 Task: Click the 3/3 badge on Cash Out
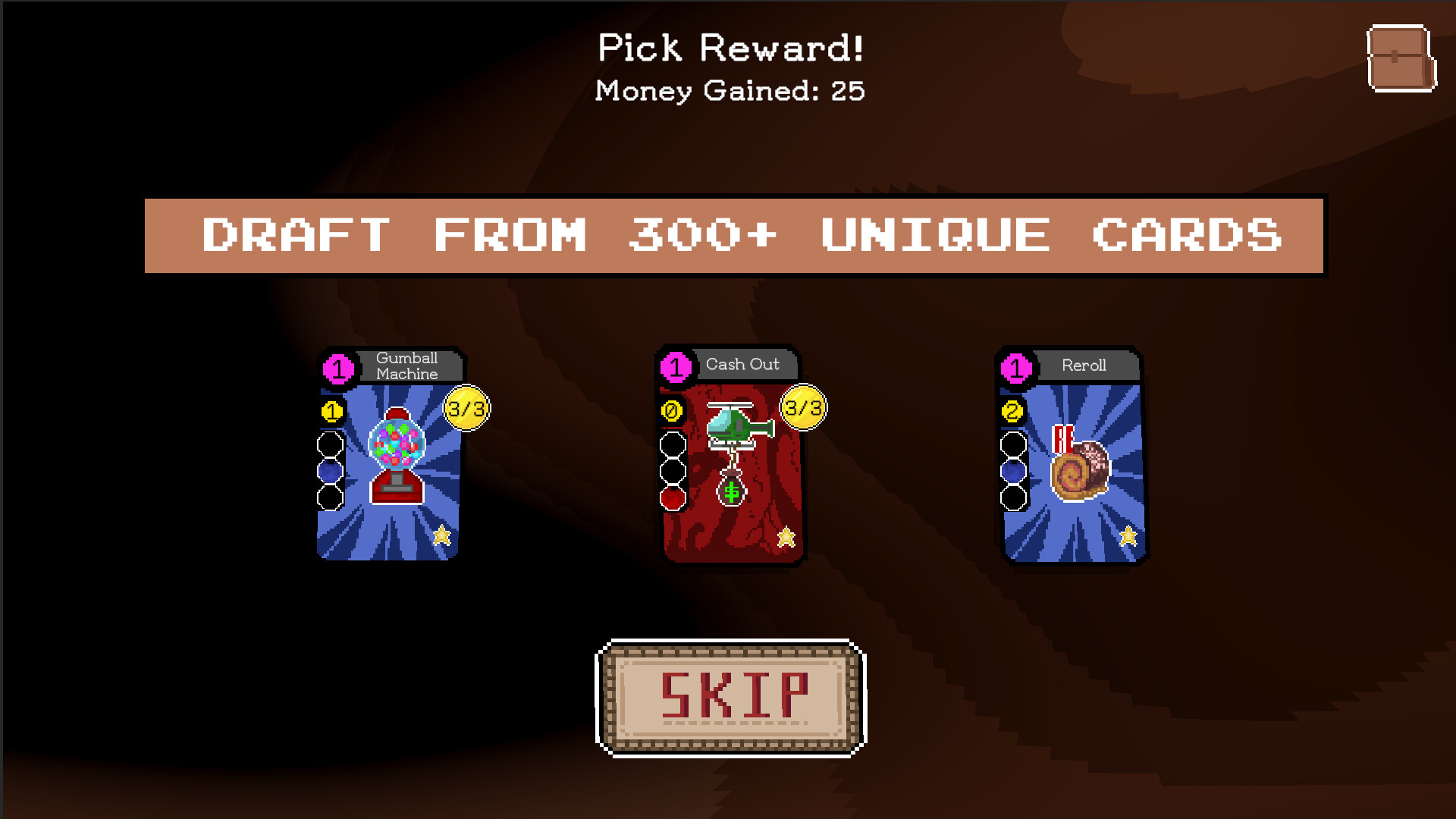coord(802,407)
